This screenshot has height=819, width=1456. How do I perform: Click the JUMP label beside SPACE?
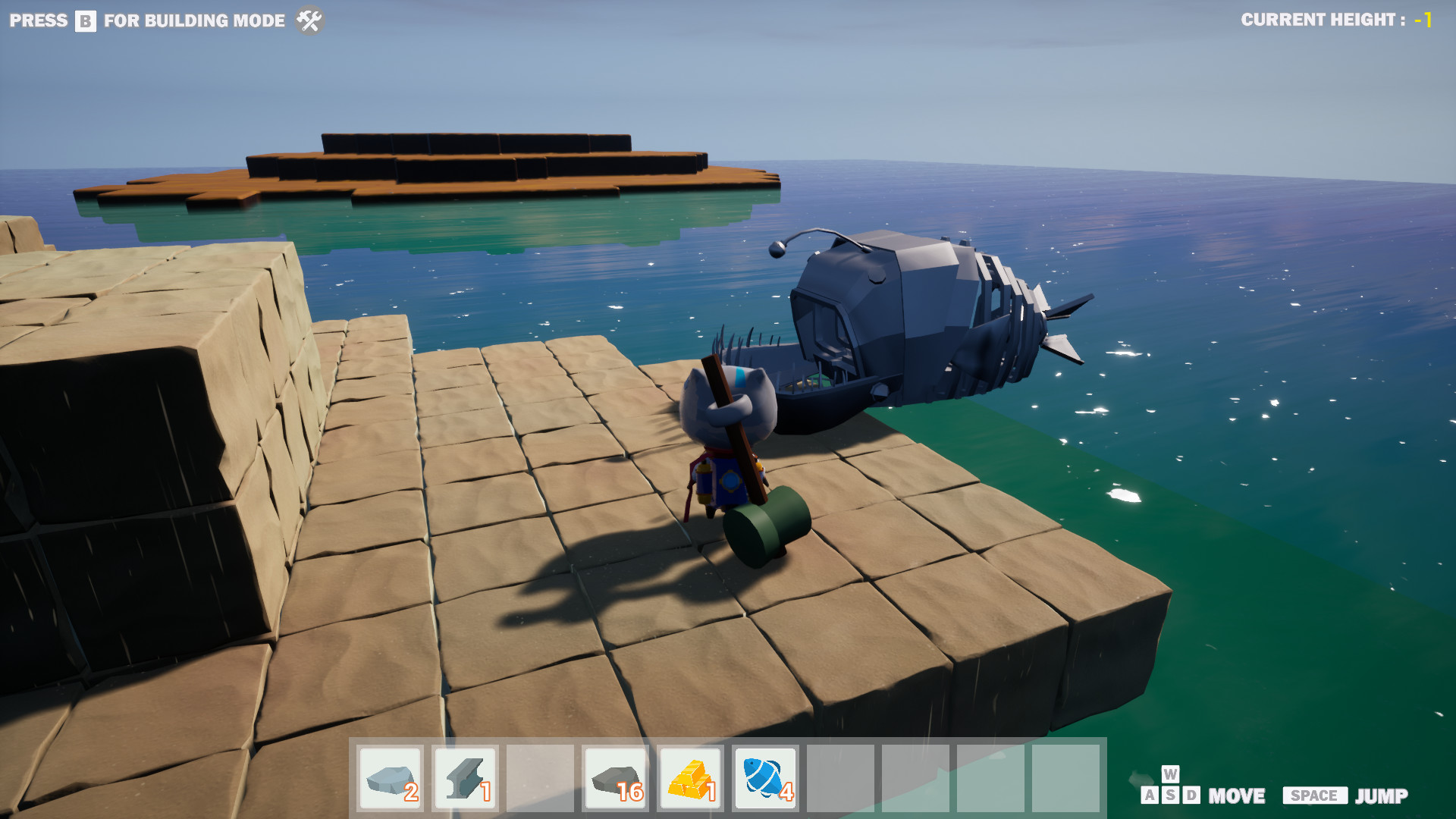tap(1382, 796)
